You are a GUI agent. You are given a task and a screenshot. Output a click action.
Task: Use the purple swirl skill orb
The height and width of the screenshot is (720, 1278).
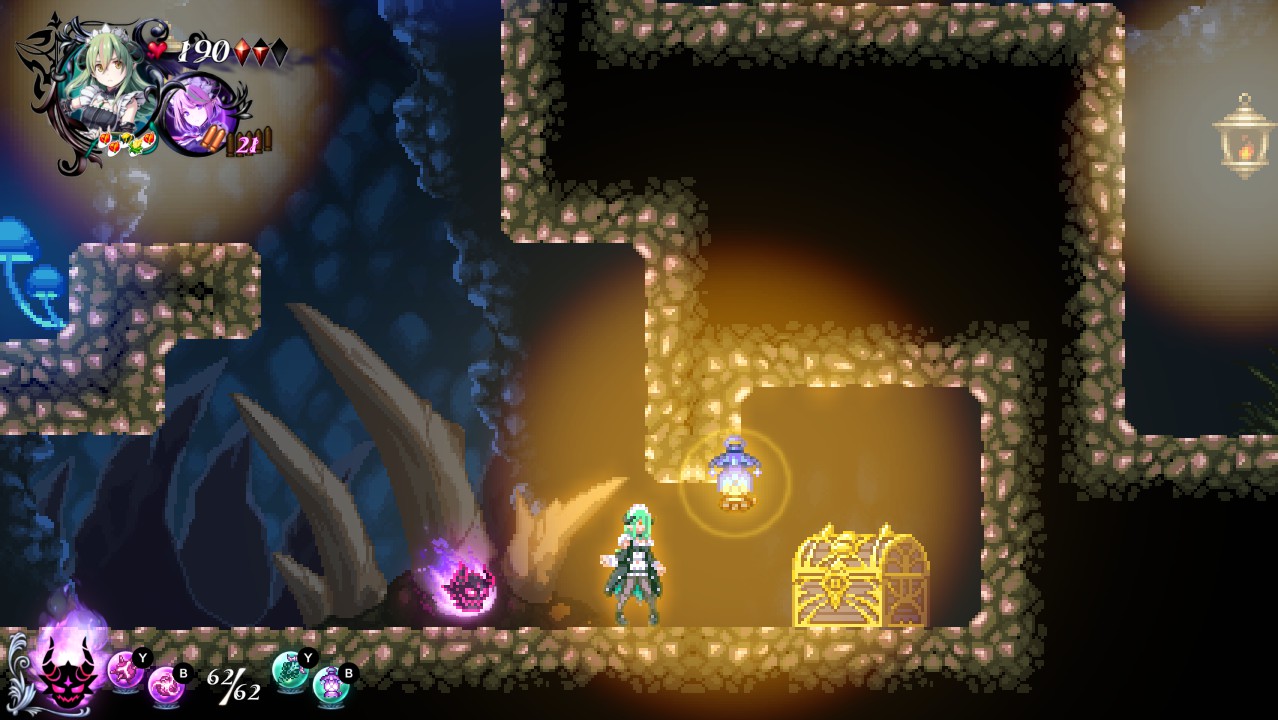(x=164, y=686)
